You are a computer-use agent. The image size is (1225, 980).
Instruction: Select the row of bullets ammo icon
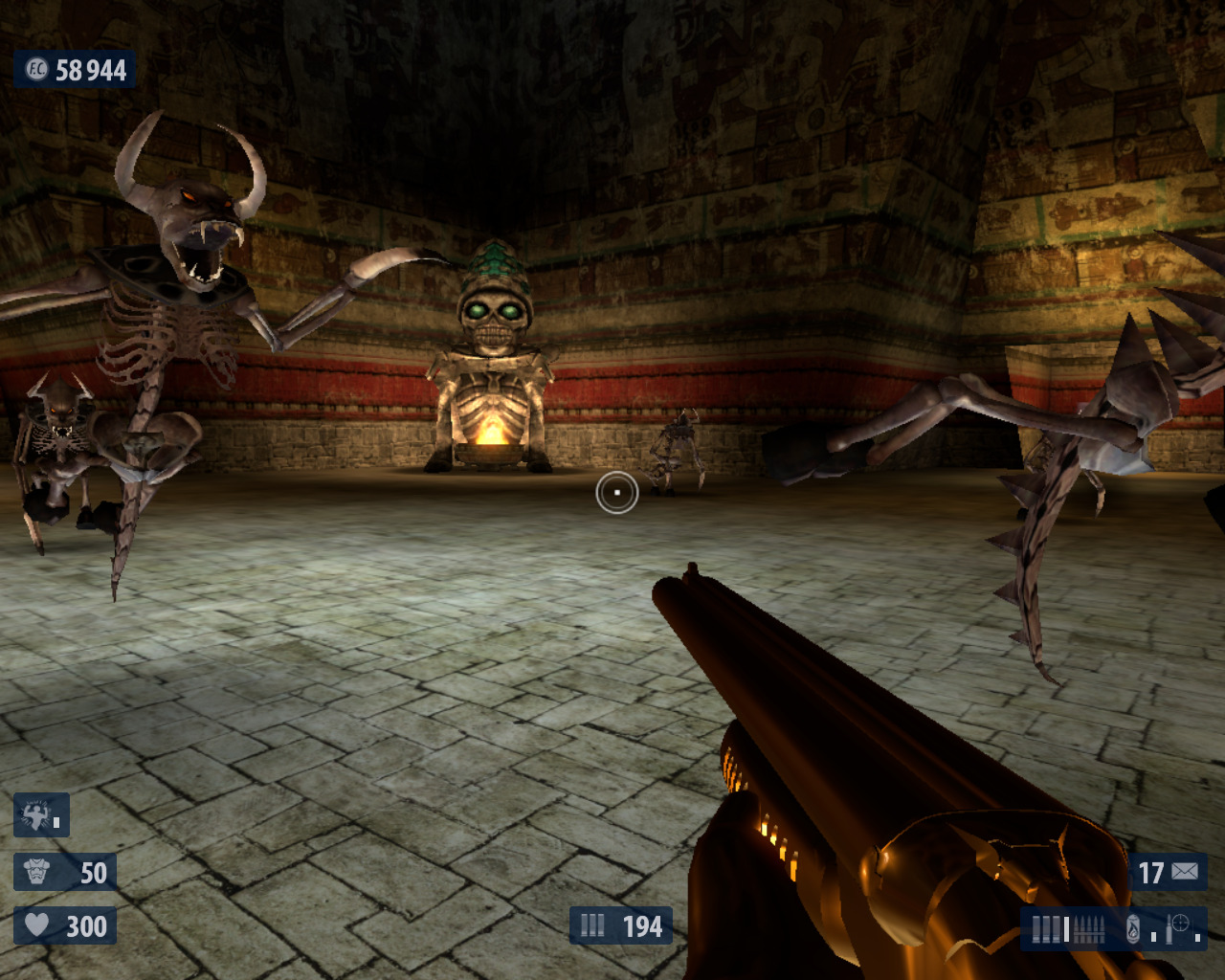click(1088, 929)
